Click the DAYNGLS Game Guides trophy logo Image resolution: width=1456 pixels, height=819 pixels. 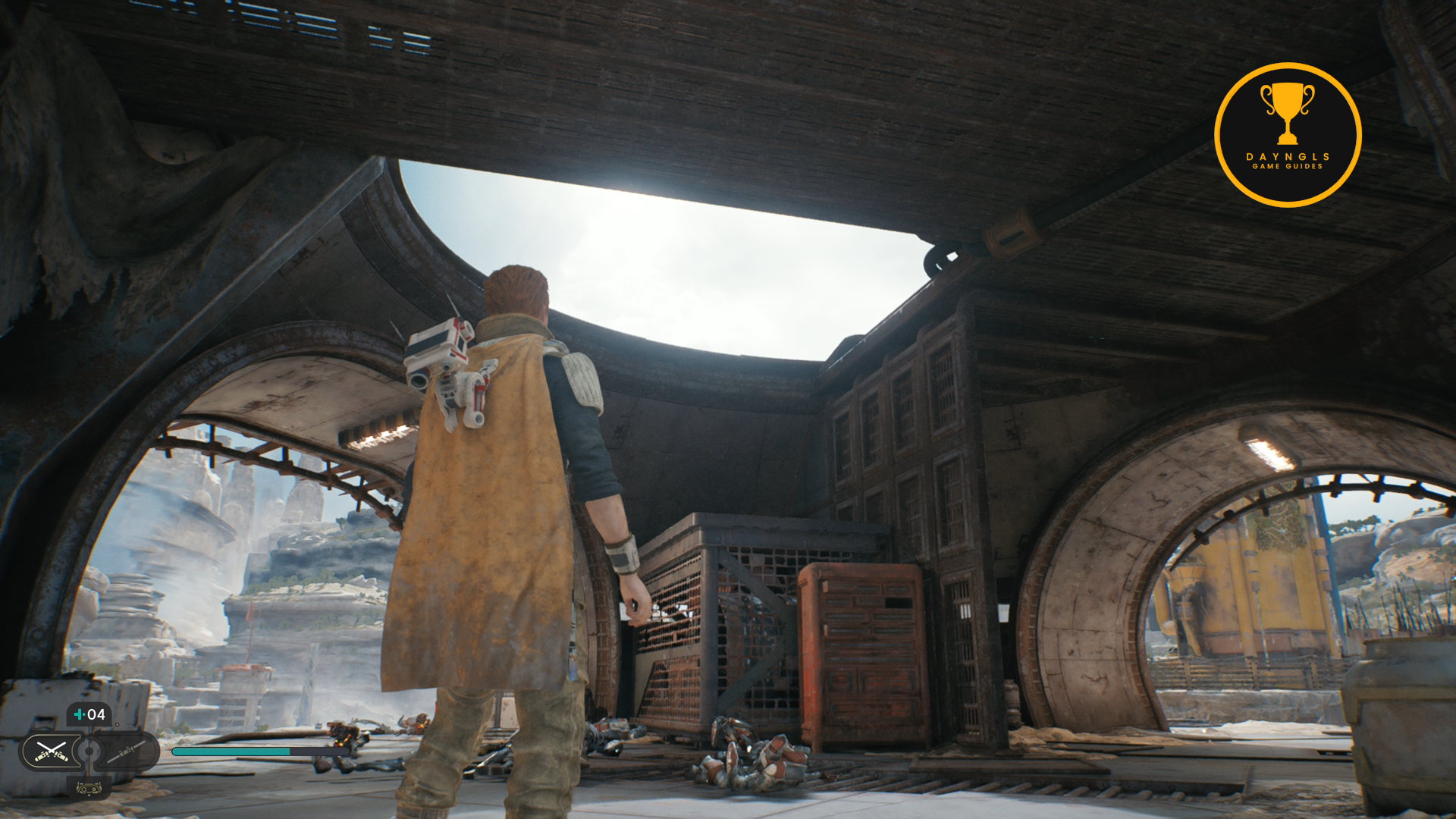tap(1287, 135)
